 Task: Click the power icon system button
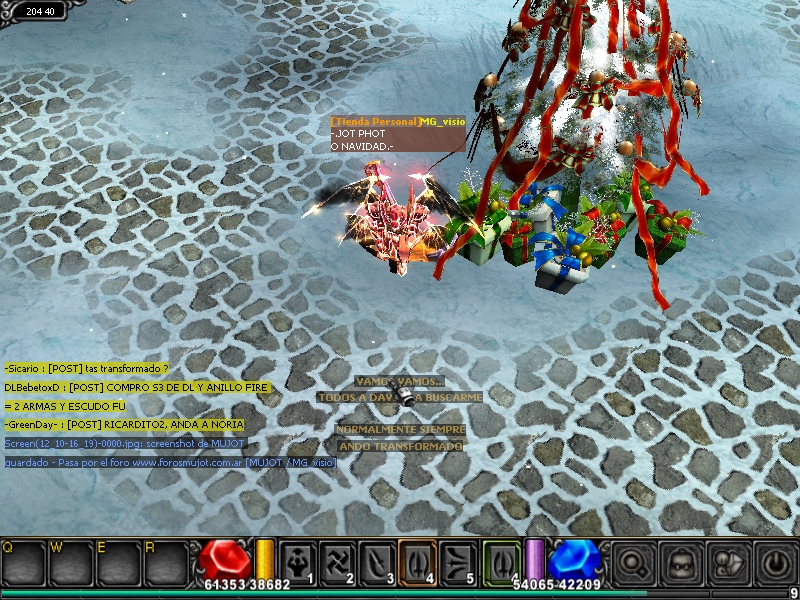tap(775, 563)
